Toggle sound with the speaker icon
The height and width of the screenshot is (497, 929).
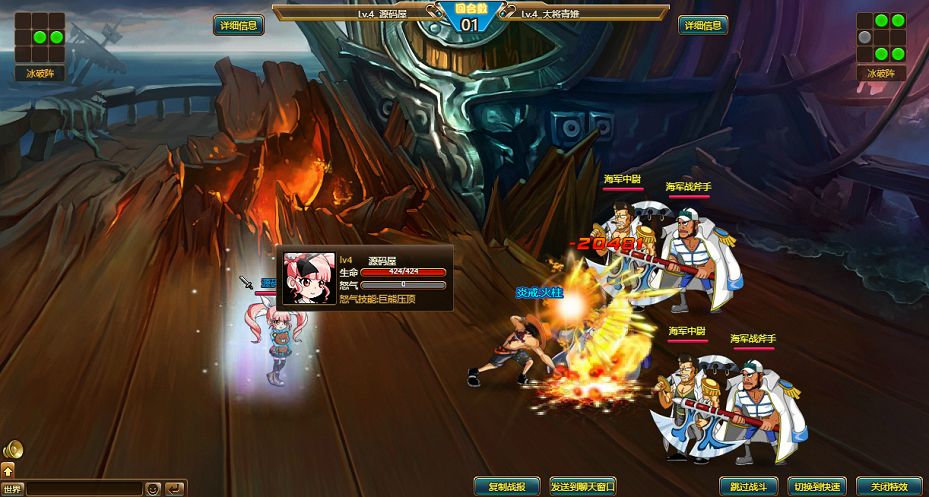point(13,449)
